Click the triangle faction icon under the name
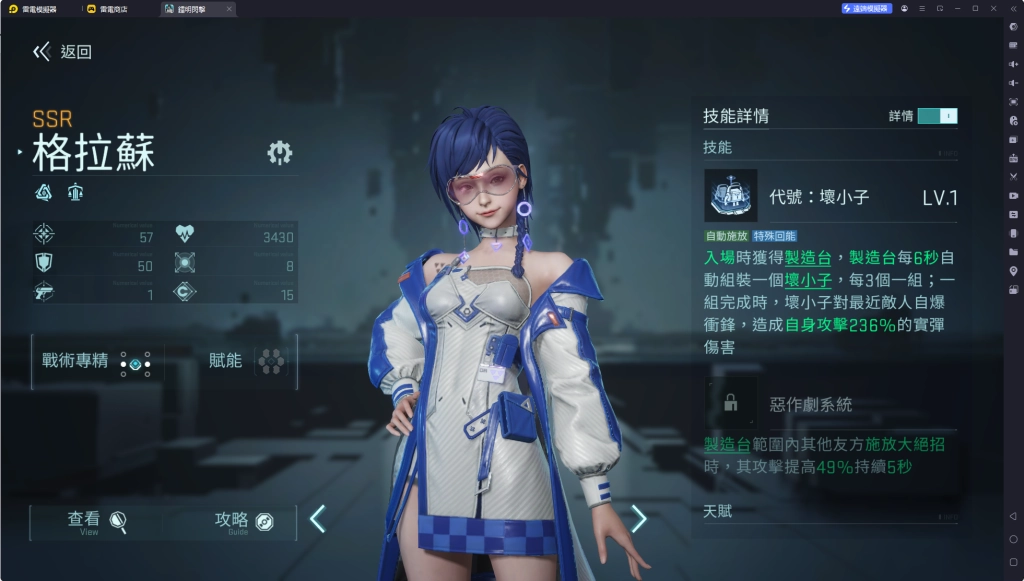 tap(44, 192)
